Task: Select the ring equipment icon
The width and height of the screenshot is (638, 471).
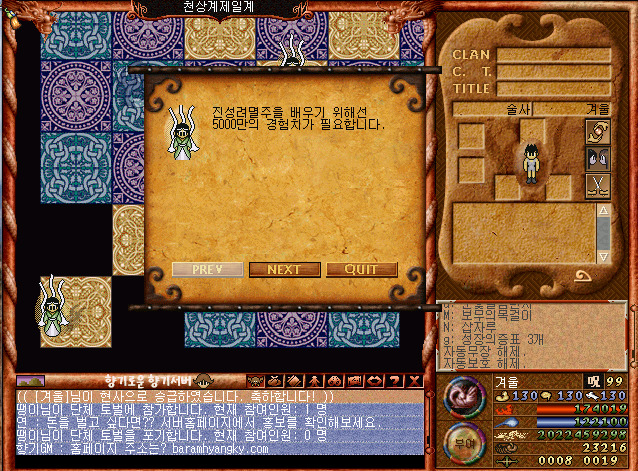Action: tap(598, 131)
